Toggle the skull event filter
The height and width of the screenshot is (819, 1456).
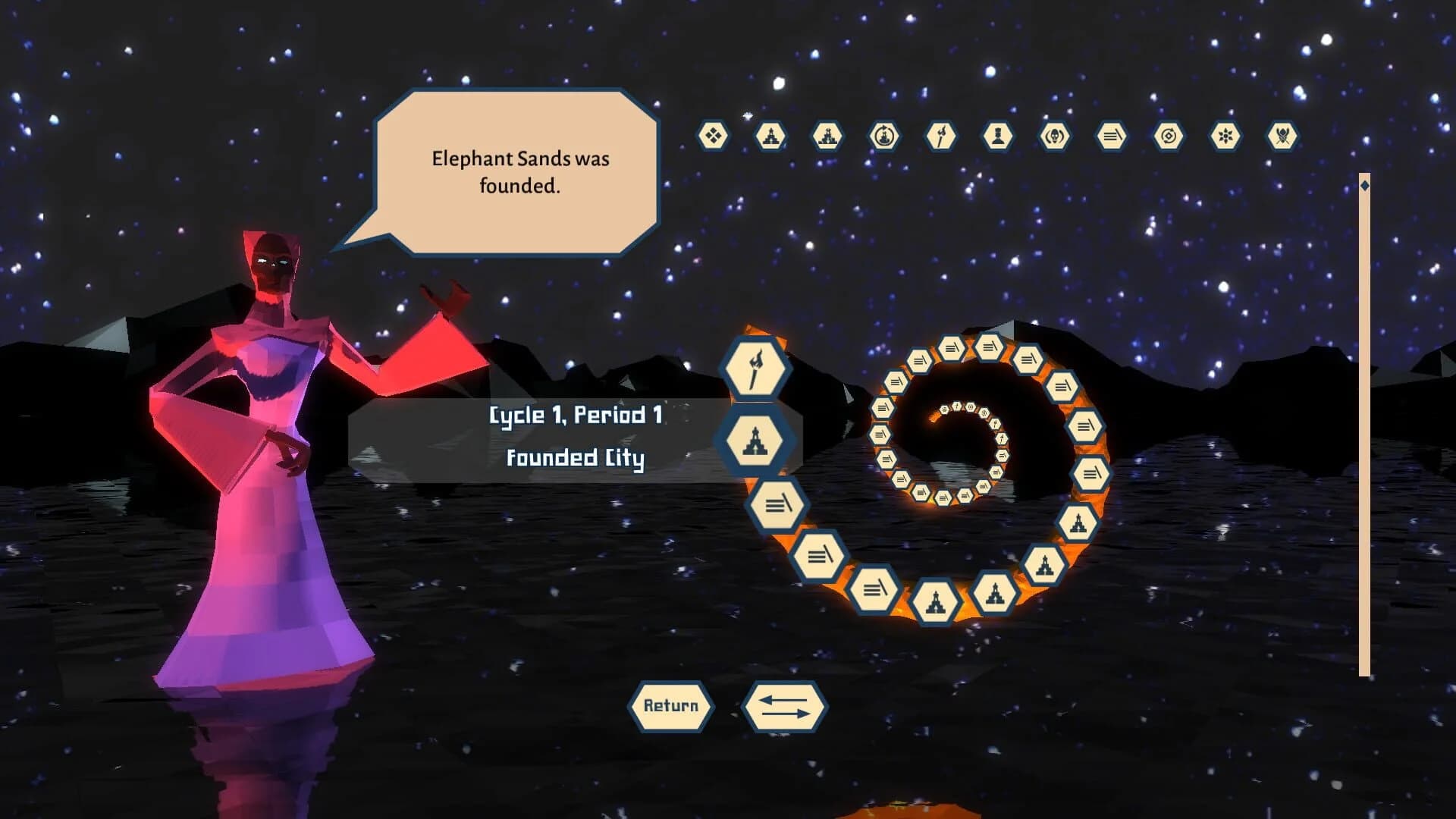pos(1054,135)
